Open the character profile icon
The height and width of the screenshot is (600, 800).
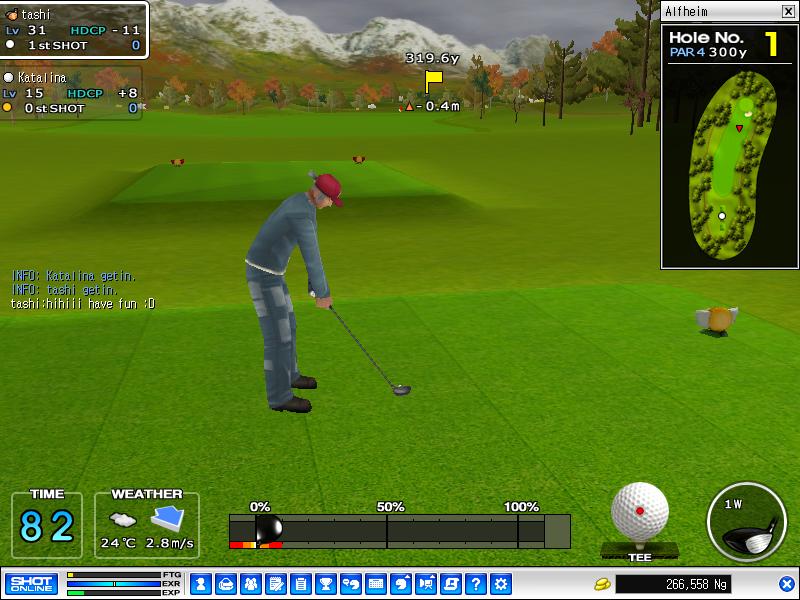tap(200, 583)
